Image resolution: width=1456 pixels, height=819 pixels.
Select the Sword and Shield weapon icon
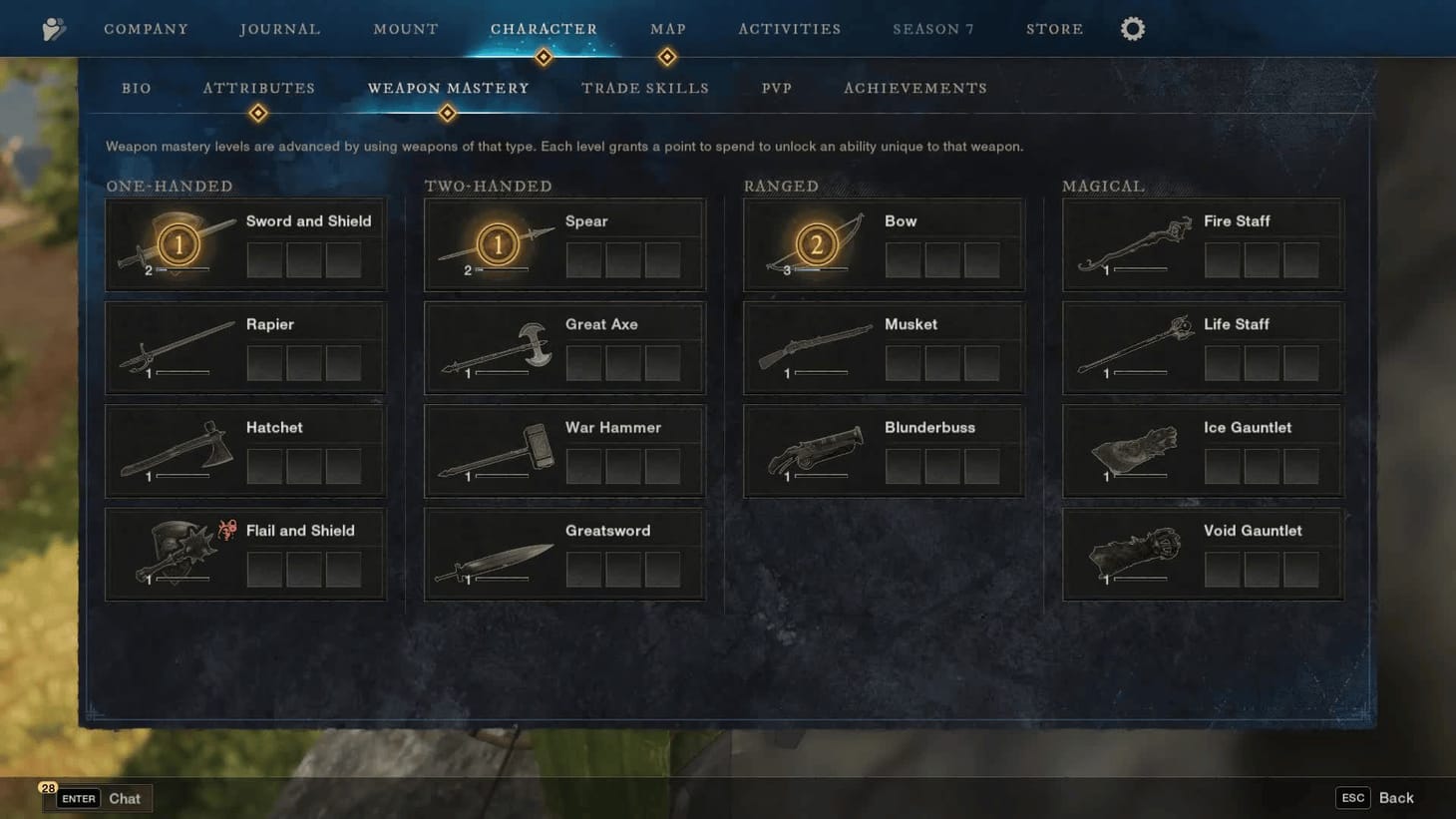178,242
